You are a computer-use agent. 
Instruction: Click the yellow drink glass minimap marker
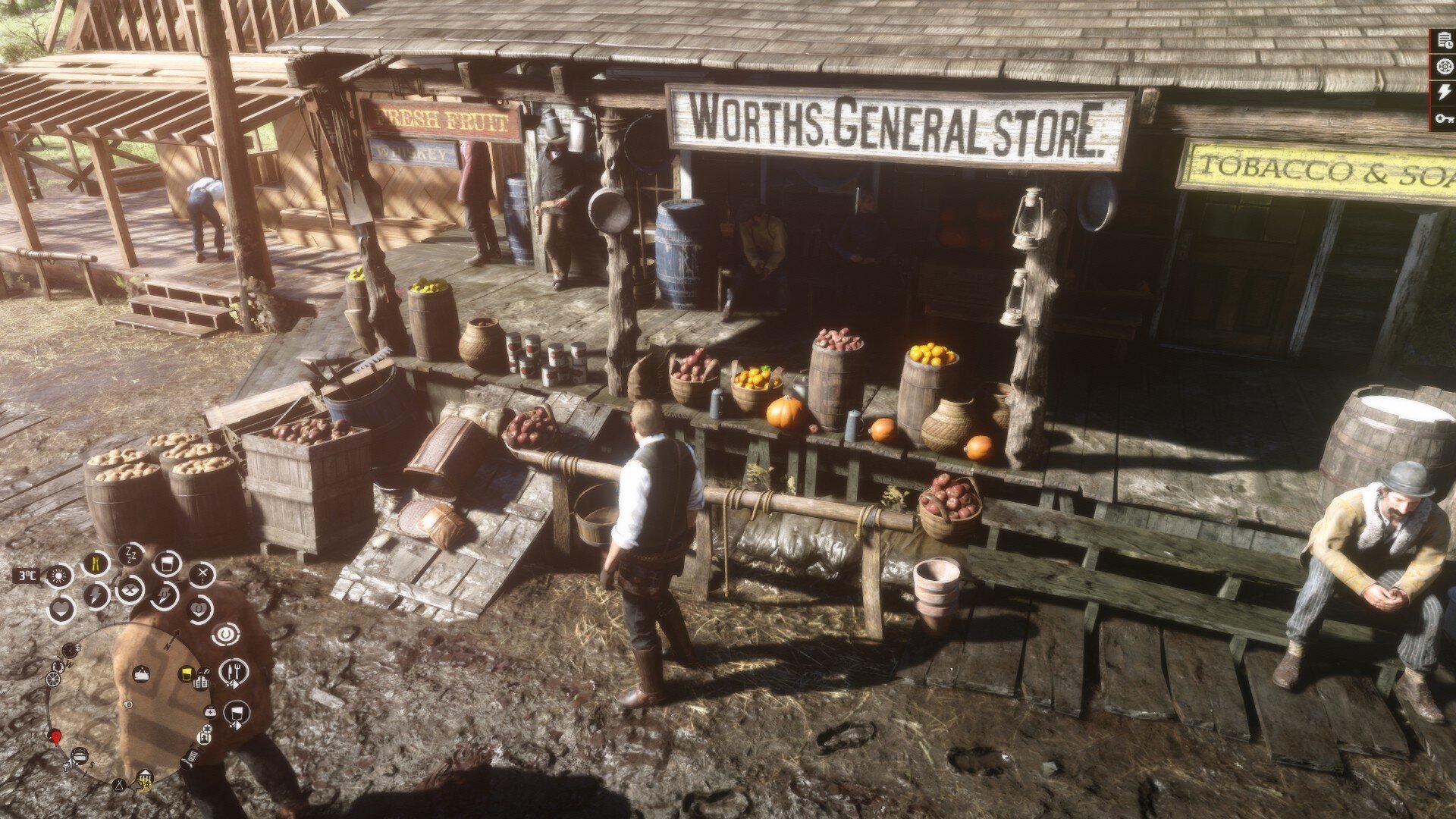[185, 674]
